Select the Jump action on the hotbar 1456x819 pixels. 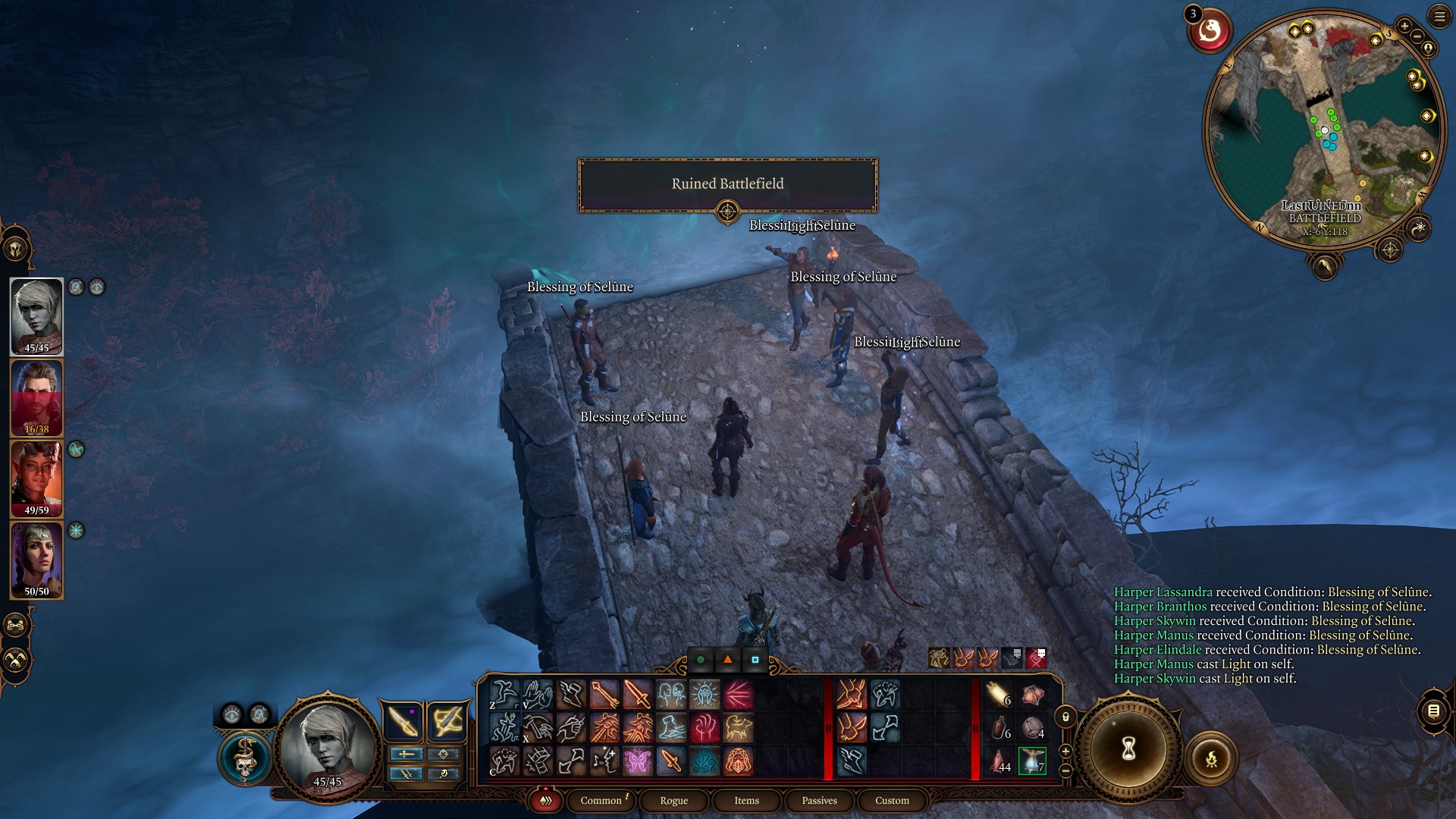coord(503,694)
